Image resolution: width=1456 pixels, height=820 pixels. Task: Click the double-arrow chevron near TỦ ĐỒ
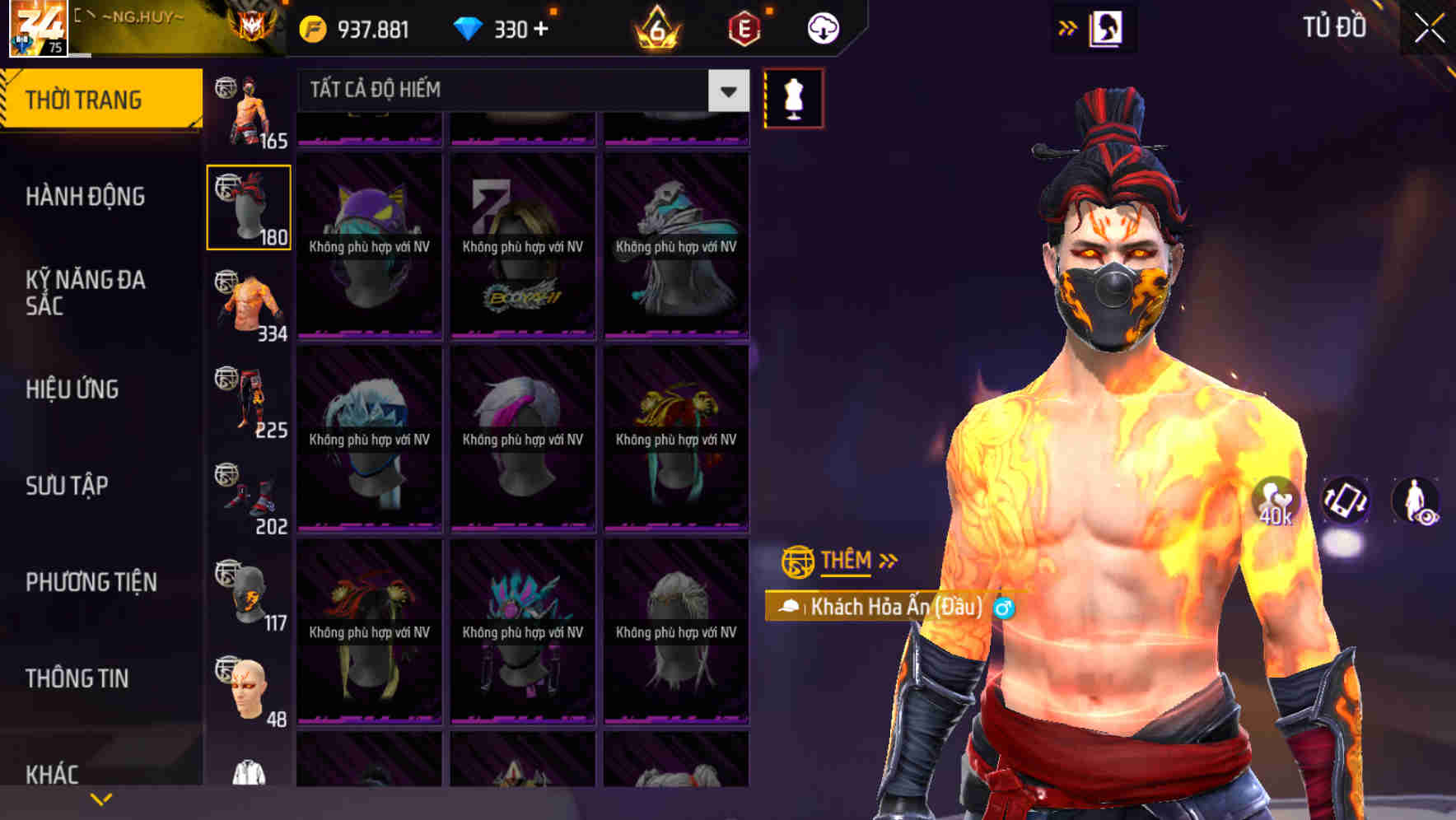click(1067, 27)
